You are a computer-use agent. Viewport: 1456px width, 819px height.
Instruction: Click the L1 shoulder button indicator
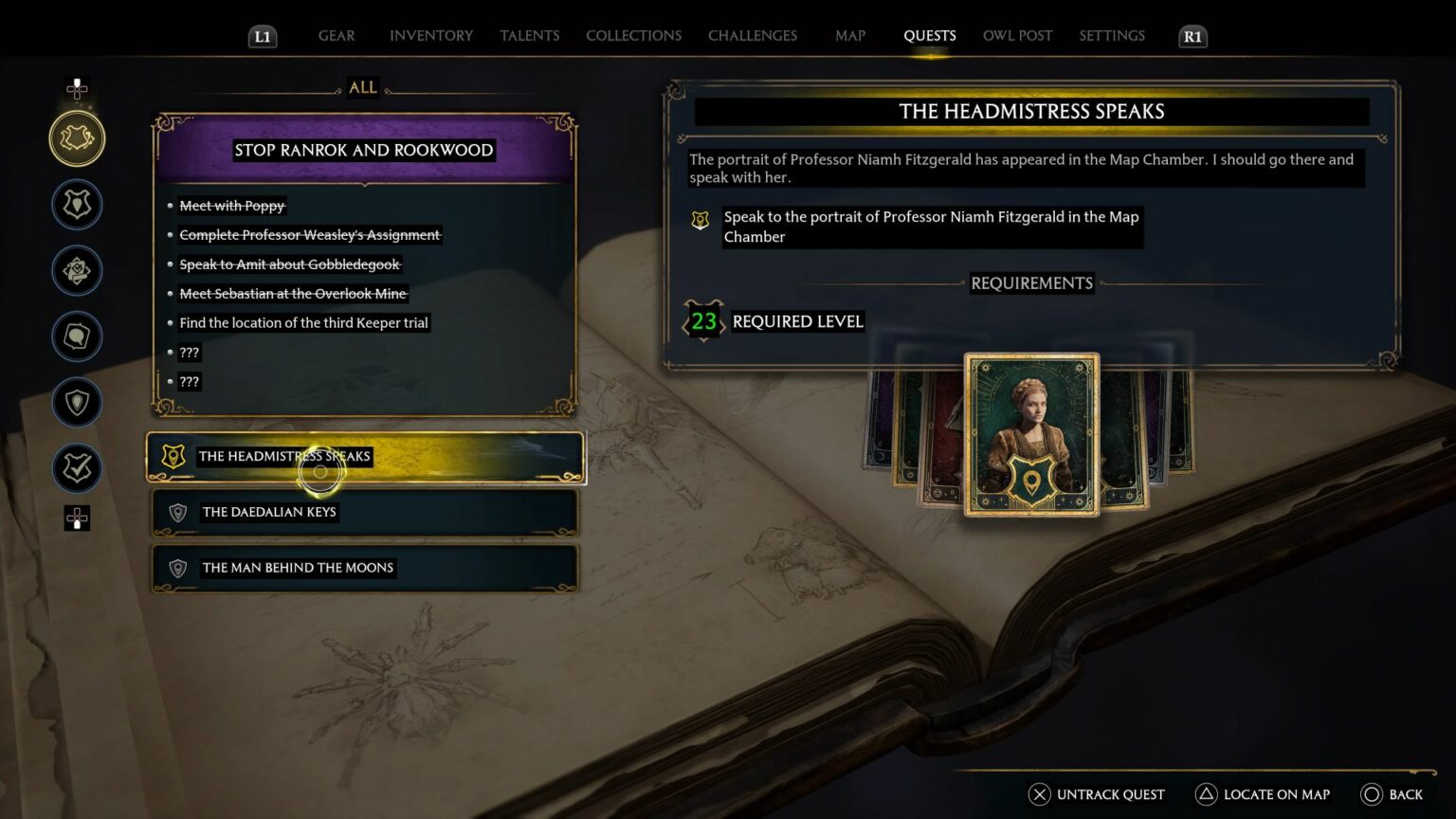pyautogui.click(x=263, y=36)
